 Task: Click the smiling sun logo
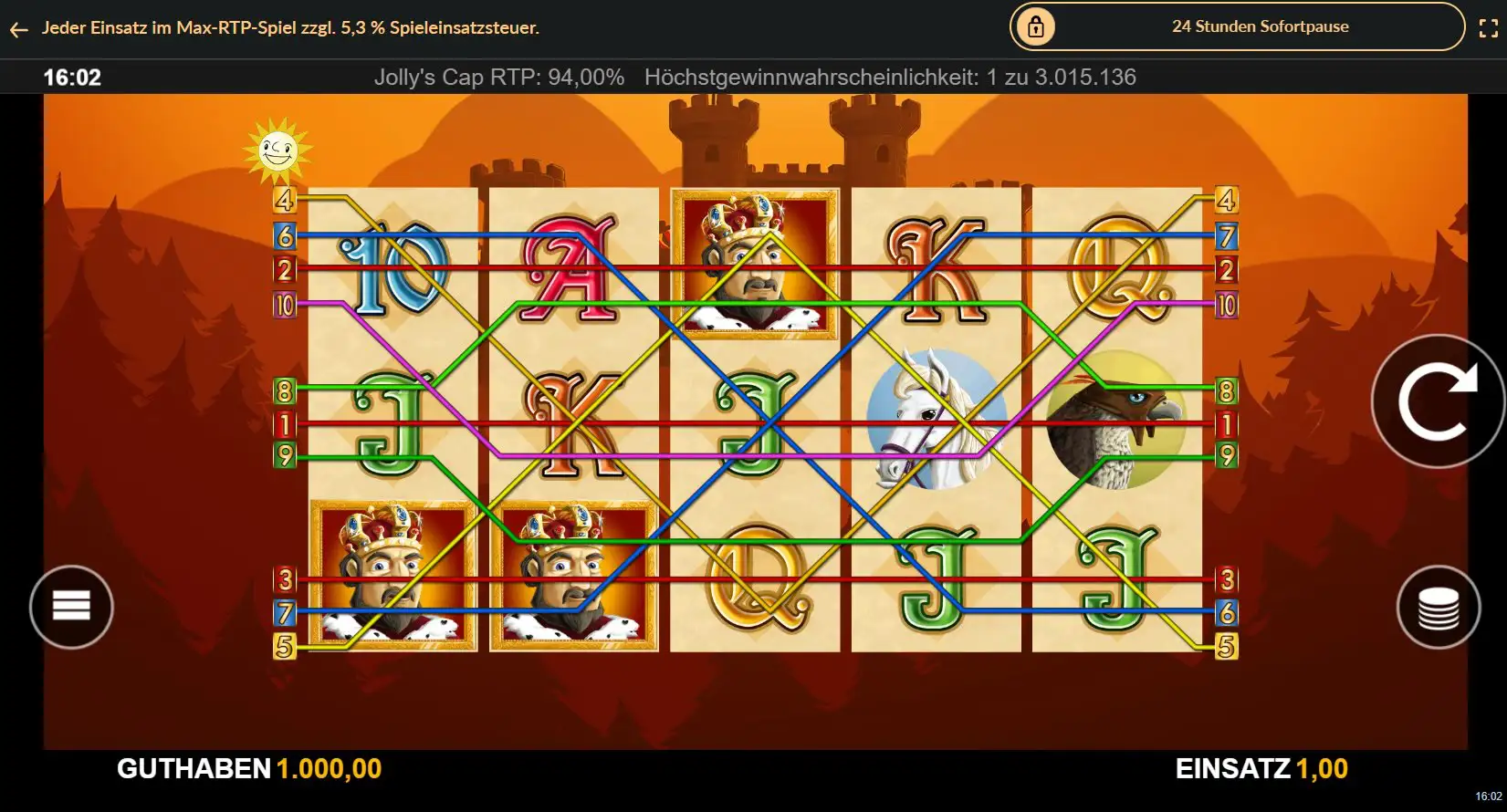[277, 149]
